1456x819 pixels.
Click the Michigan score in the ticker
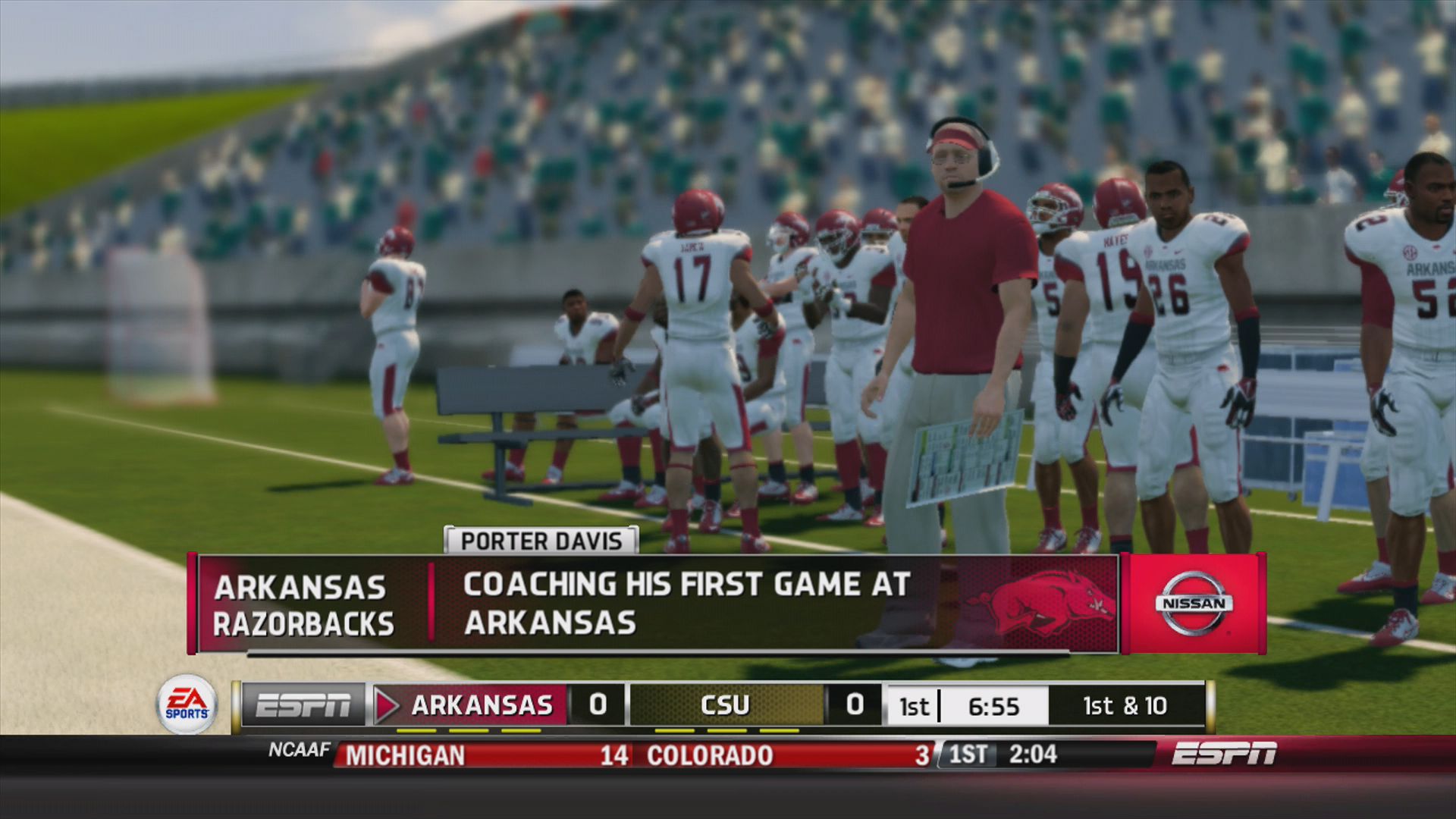pyautogui.click(x=615, y=755)
